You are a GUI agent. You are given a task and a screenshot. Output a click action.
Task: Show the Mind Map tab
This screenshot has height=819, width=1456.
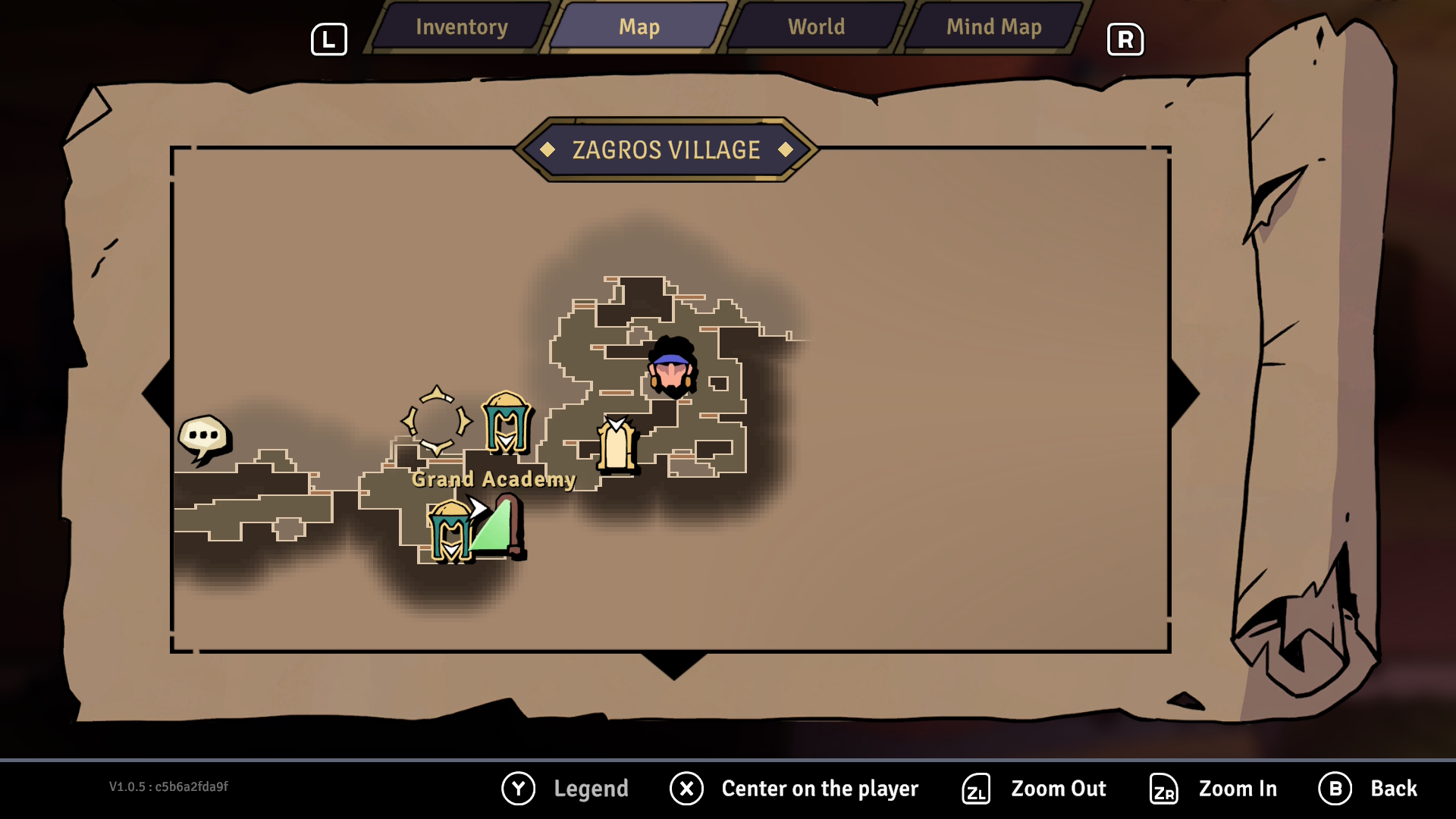pos(993,27)
